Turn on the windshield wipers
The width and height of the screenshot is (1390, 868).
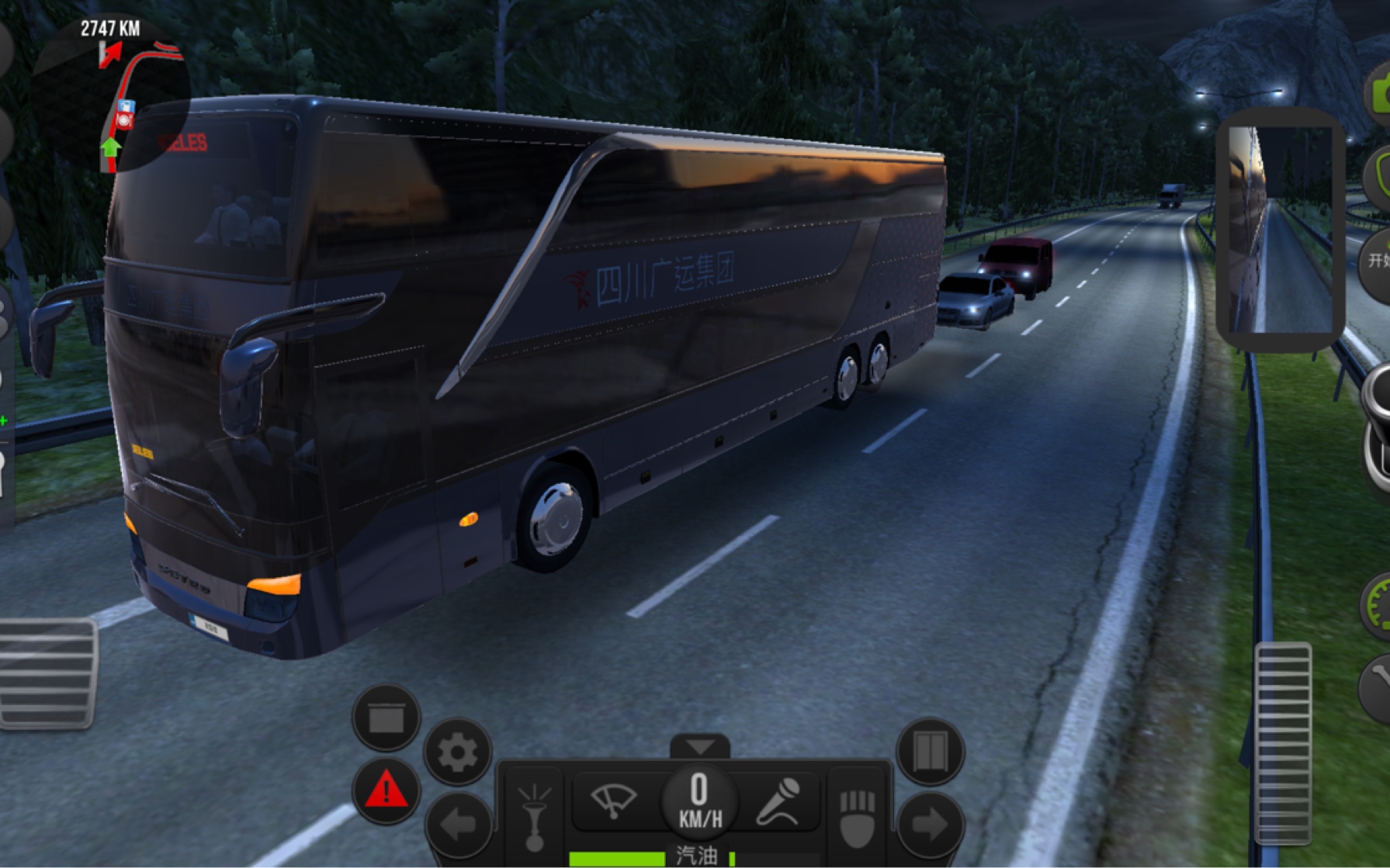(613, 801)
